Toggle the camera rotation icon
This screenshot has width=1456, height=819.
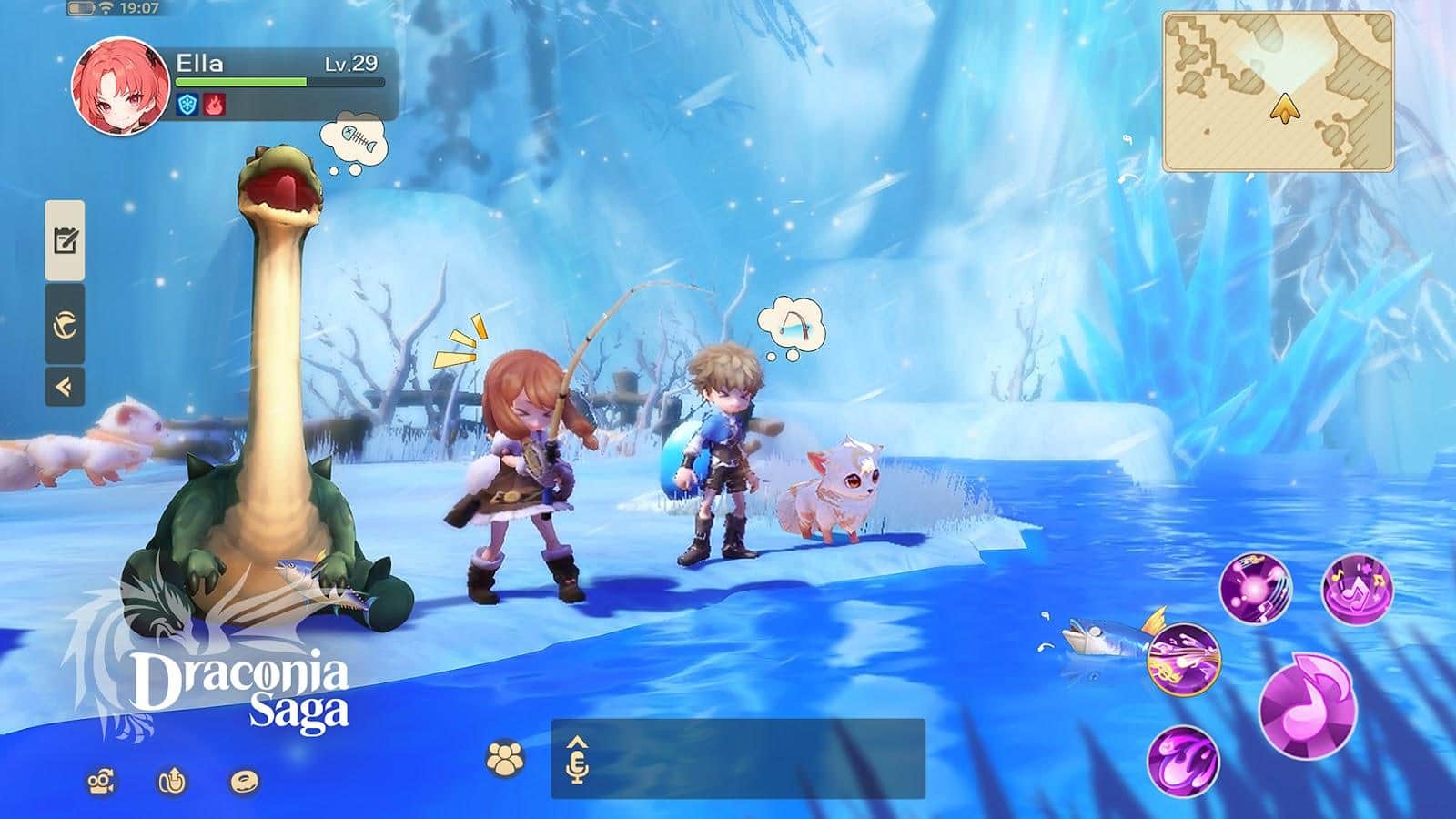[x=101, y=782]
